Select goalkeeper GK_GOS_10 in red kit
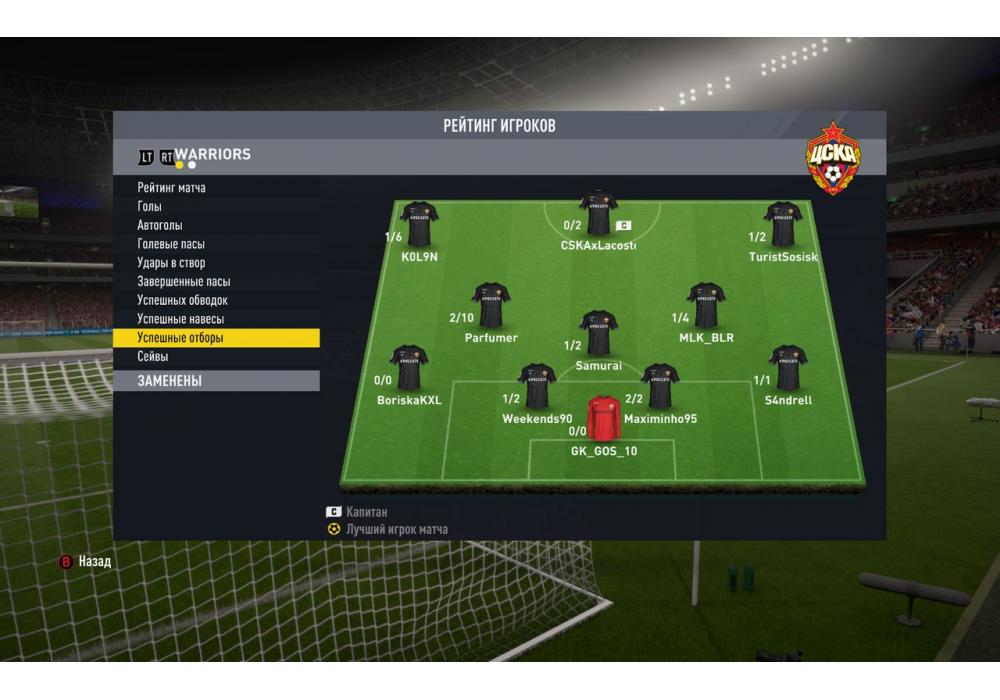1000x700 pixels. (604, 419)
